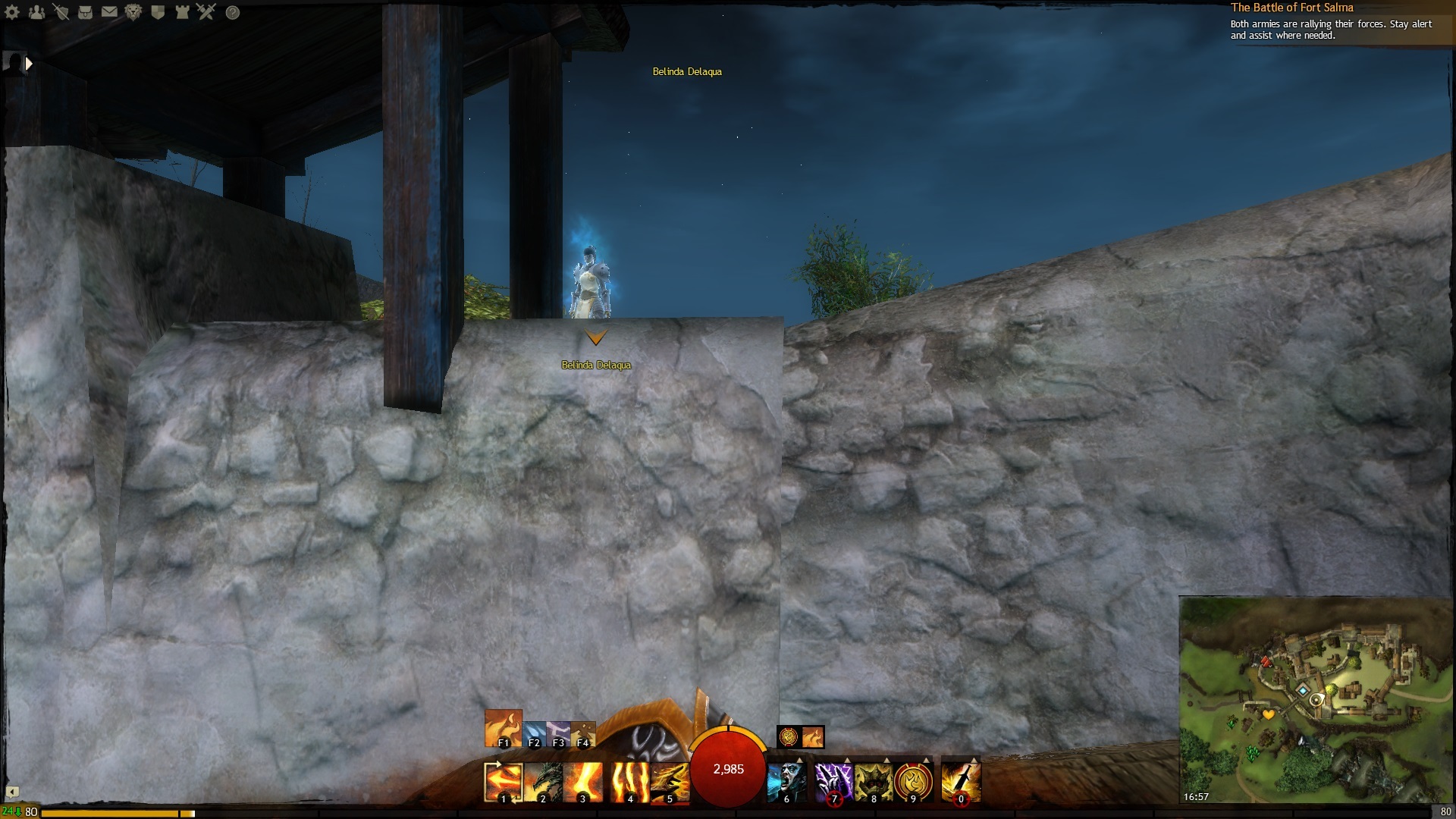Screen dimensions: 1456x819
Task: Activate the fiery sword elite skill
Action: [961, 781]
